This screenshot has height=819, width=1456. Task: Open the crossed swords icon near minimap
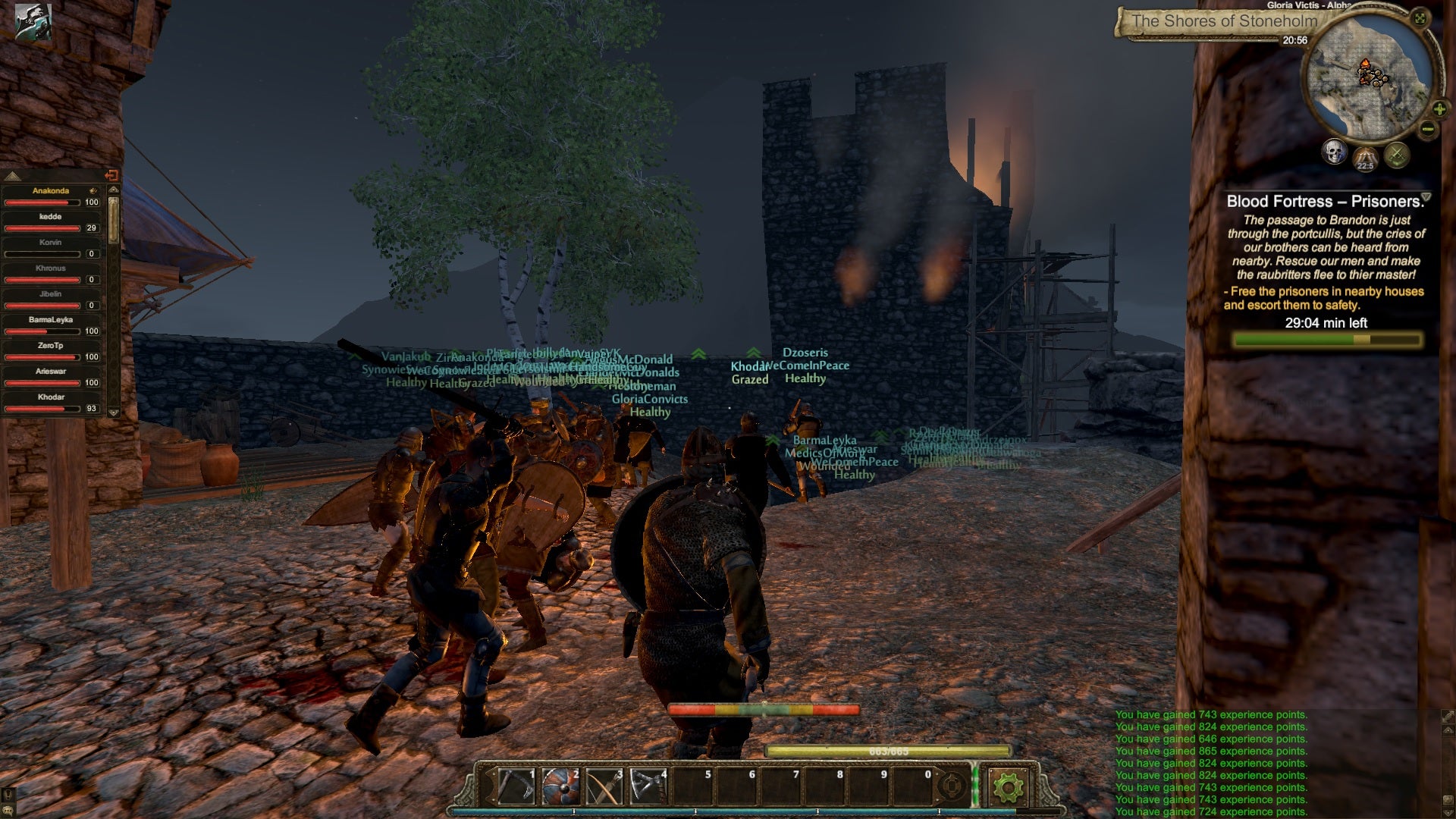(1397, 155)
